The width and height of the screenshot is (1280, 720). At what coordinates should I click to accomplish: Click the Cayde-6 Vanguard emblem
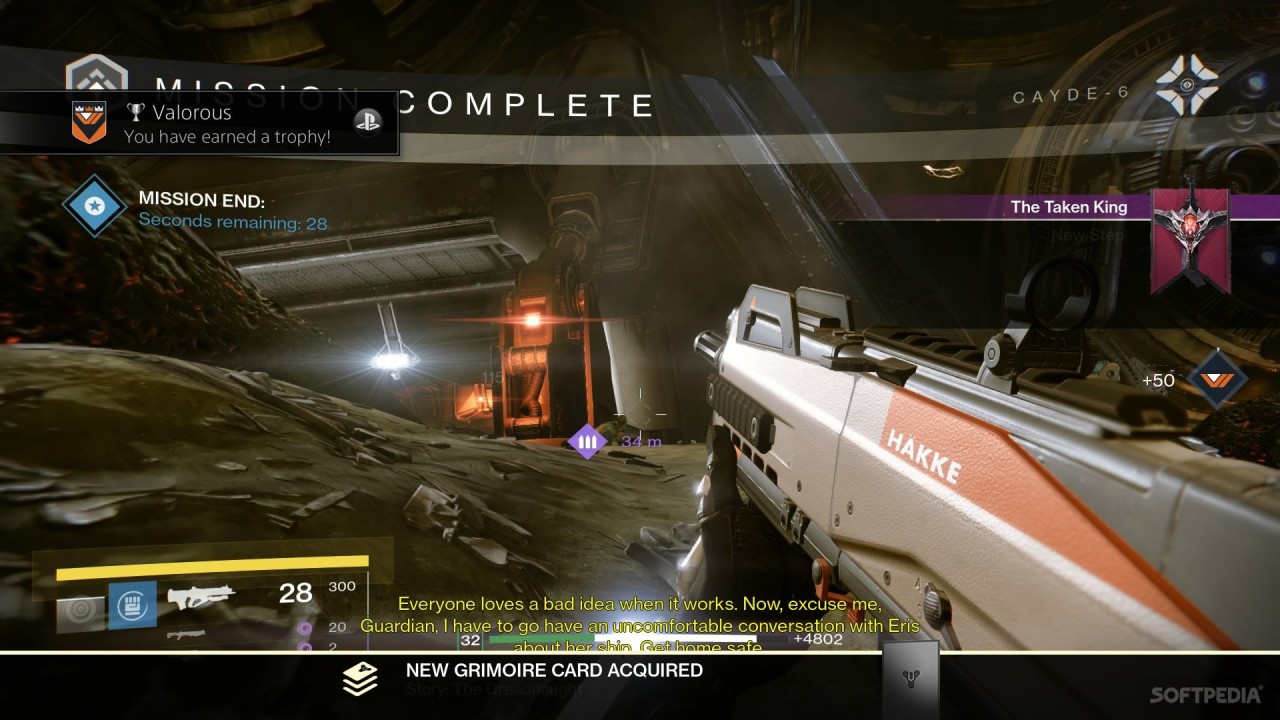click(1187, 86)
